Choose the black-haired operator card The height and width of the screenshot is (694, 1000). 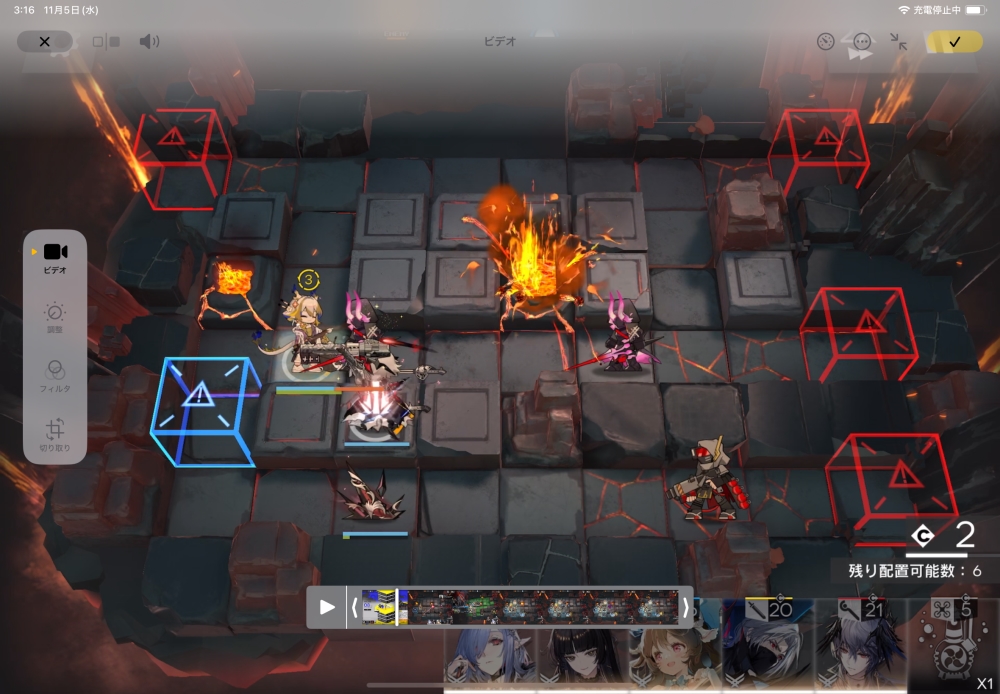[x=582, y=655]
